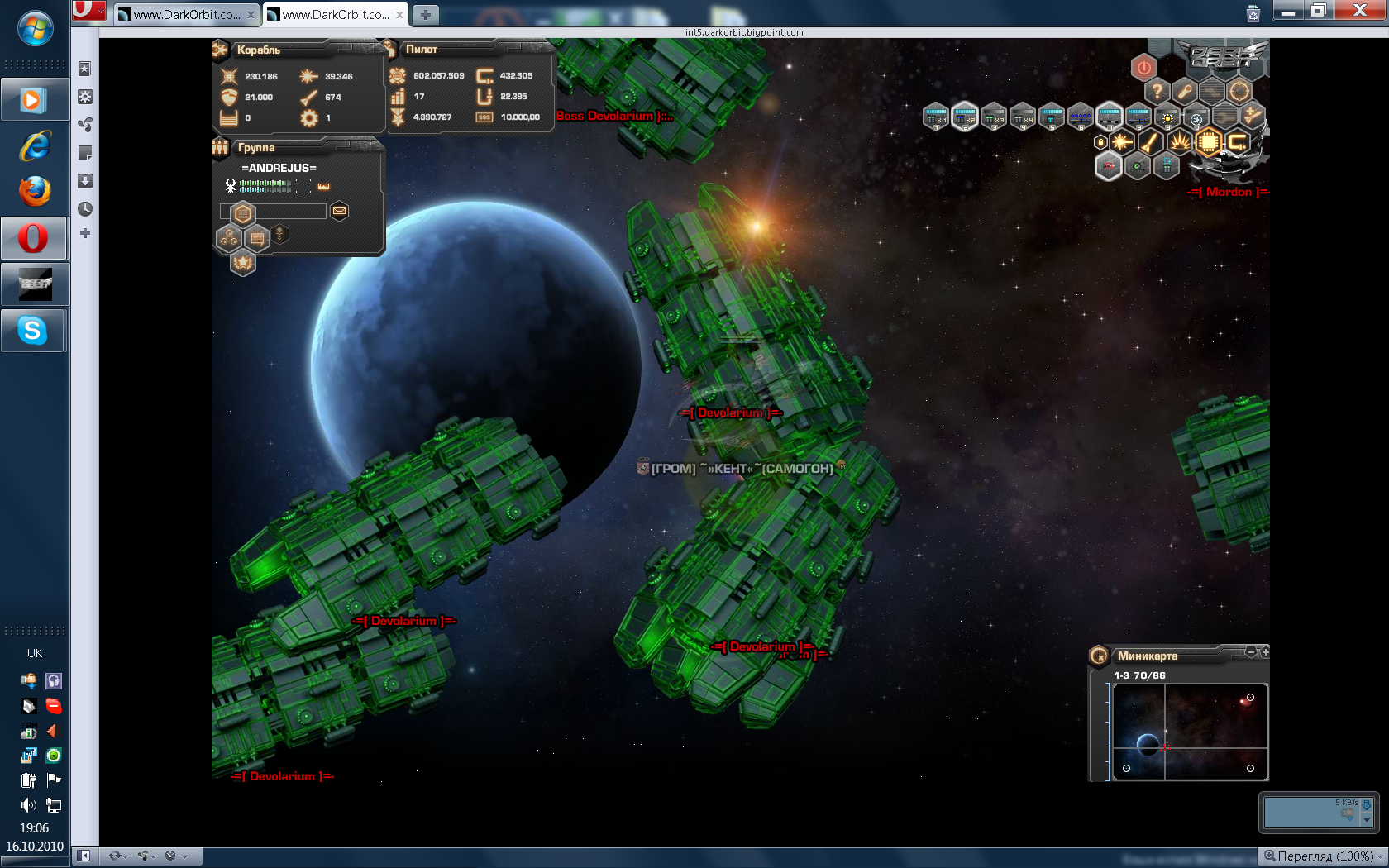The width and height of the screenshot is (1389, 868).
Task: Select the x1 laser ammo slot
Action: [936, 117]
